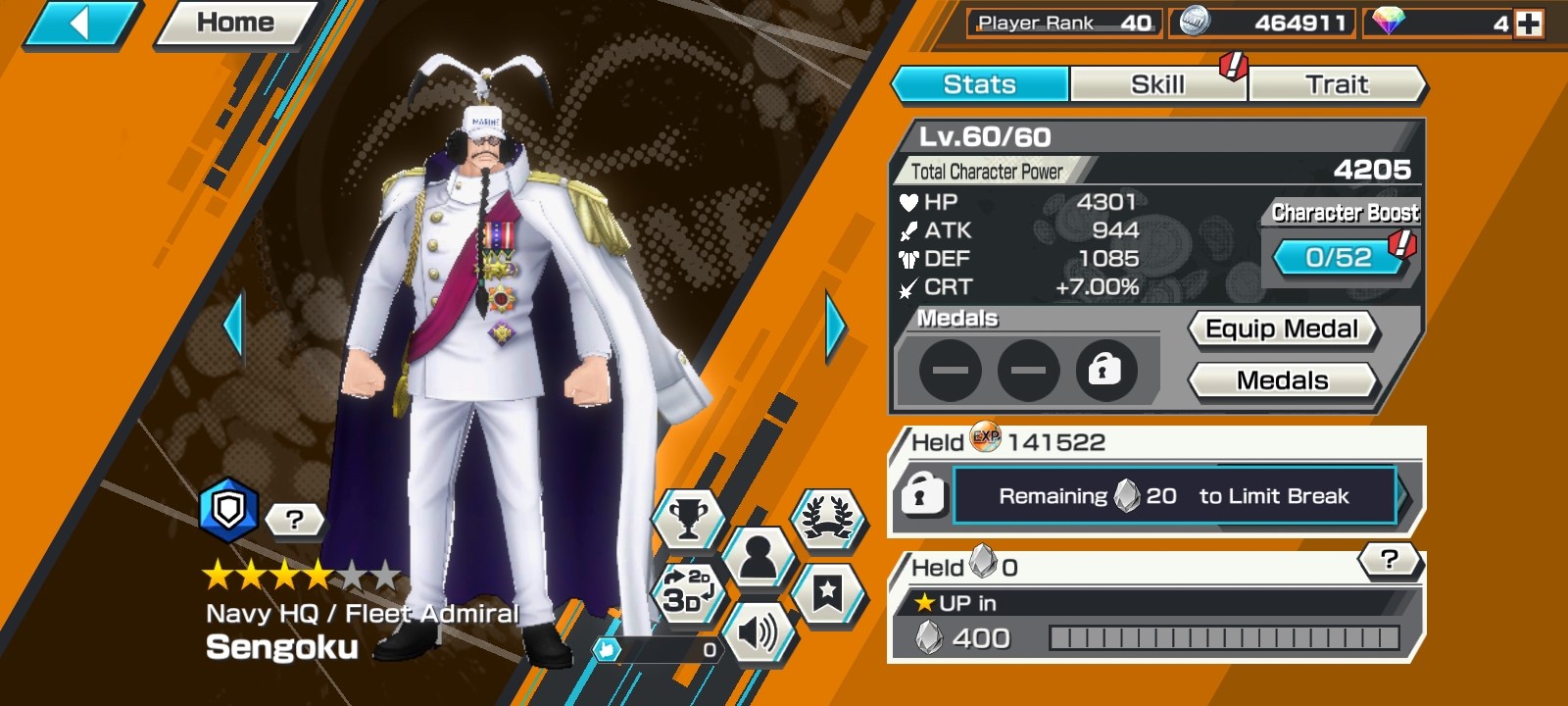1568x706 pixels.
Task: Return to the Home screen
Action: coord(235,24)
